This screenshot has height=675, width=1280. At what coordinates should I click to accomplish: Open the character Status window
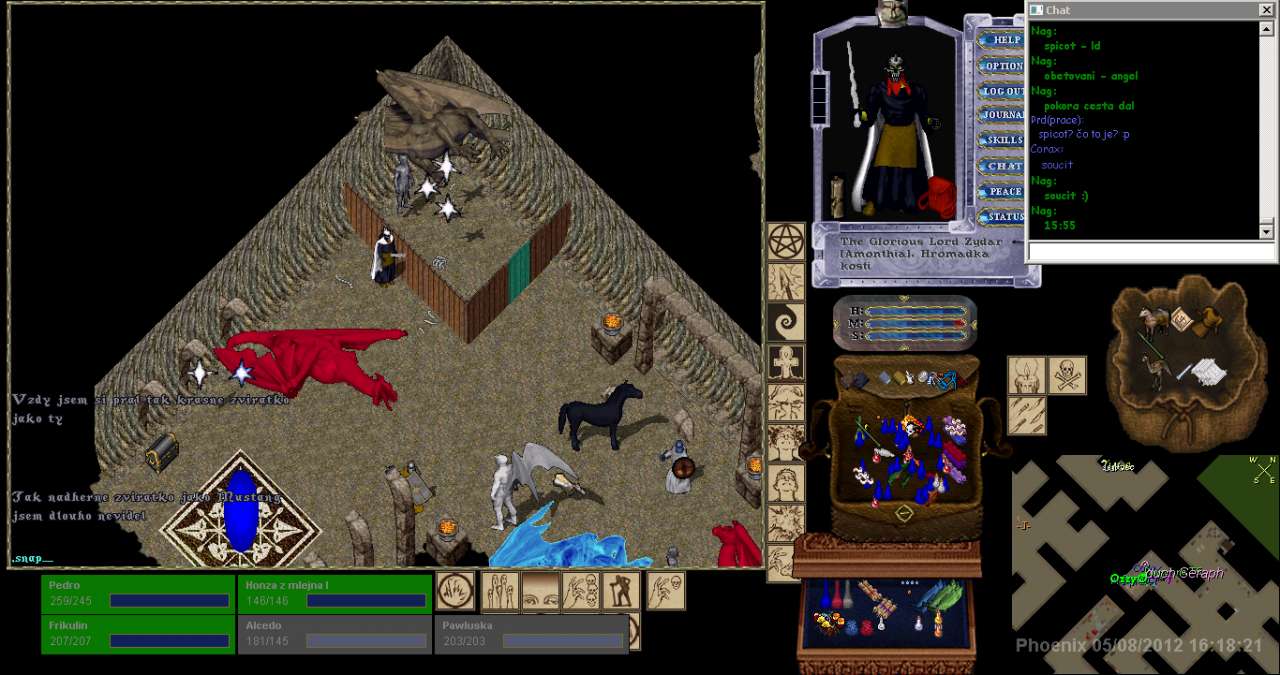pyautogui.click(x=1003, y=217)
